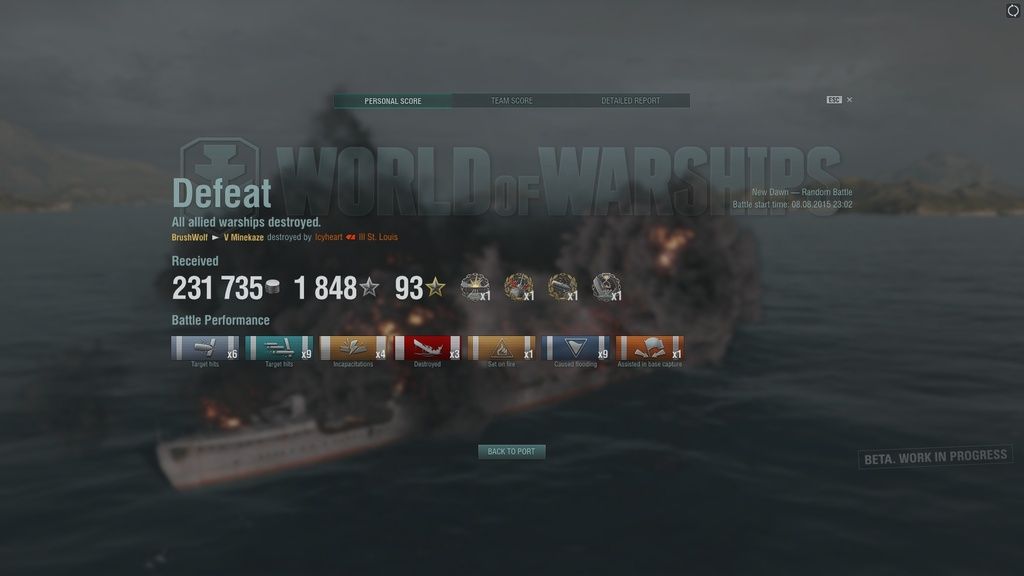Show the Detailed Report tab

[x=630, y=101]
